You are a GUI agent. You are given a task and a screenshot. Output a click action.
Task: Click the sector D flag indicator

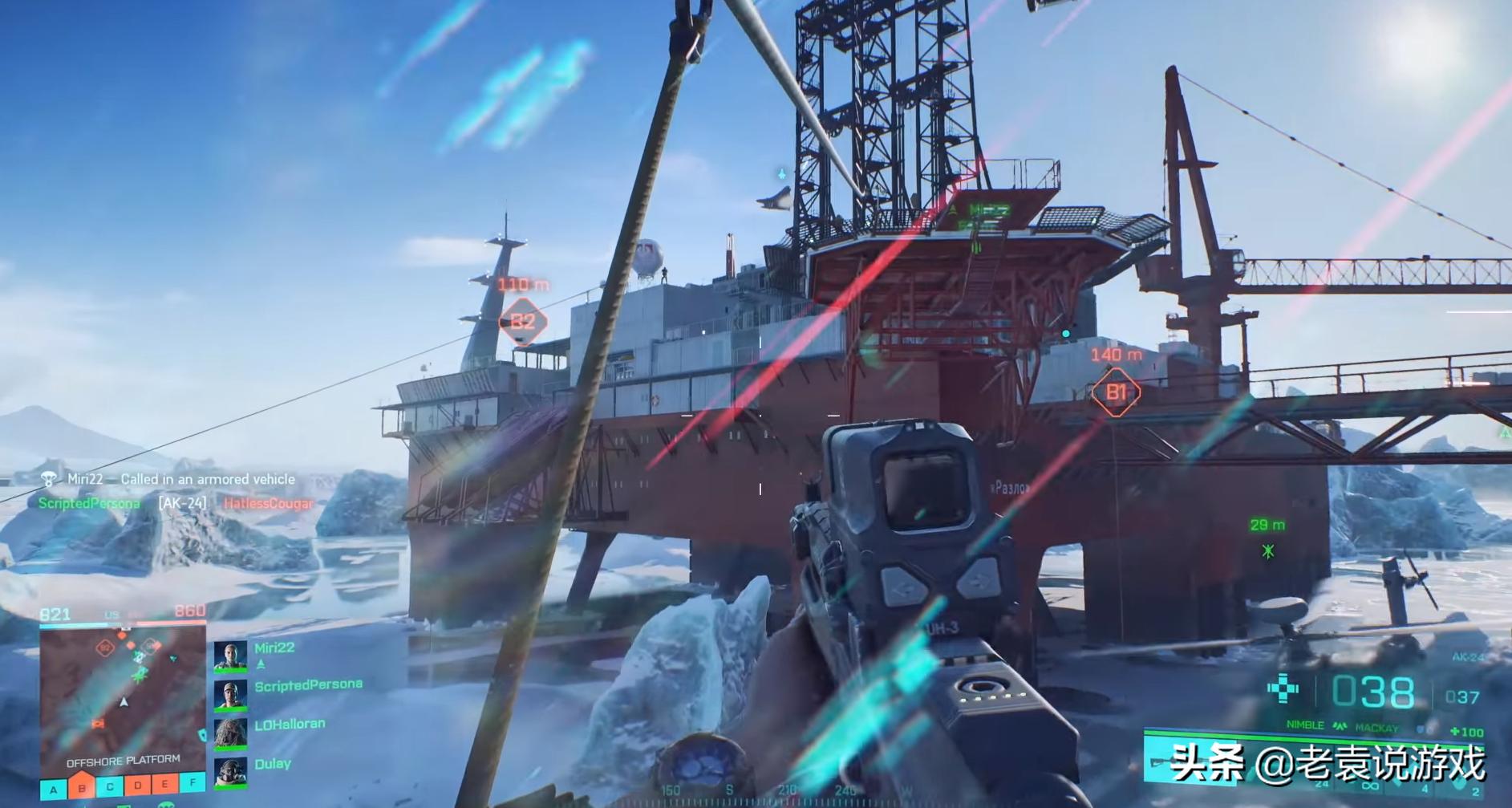pyautogui.click(x=138, y=784)
